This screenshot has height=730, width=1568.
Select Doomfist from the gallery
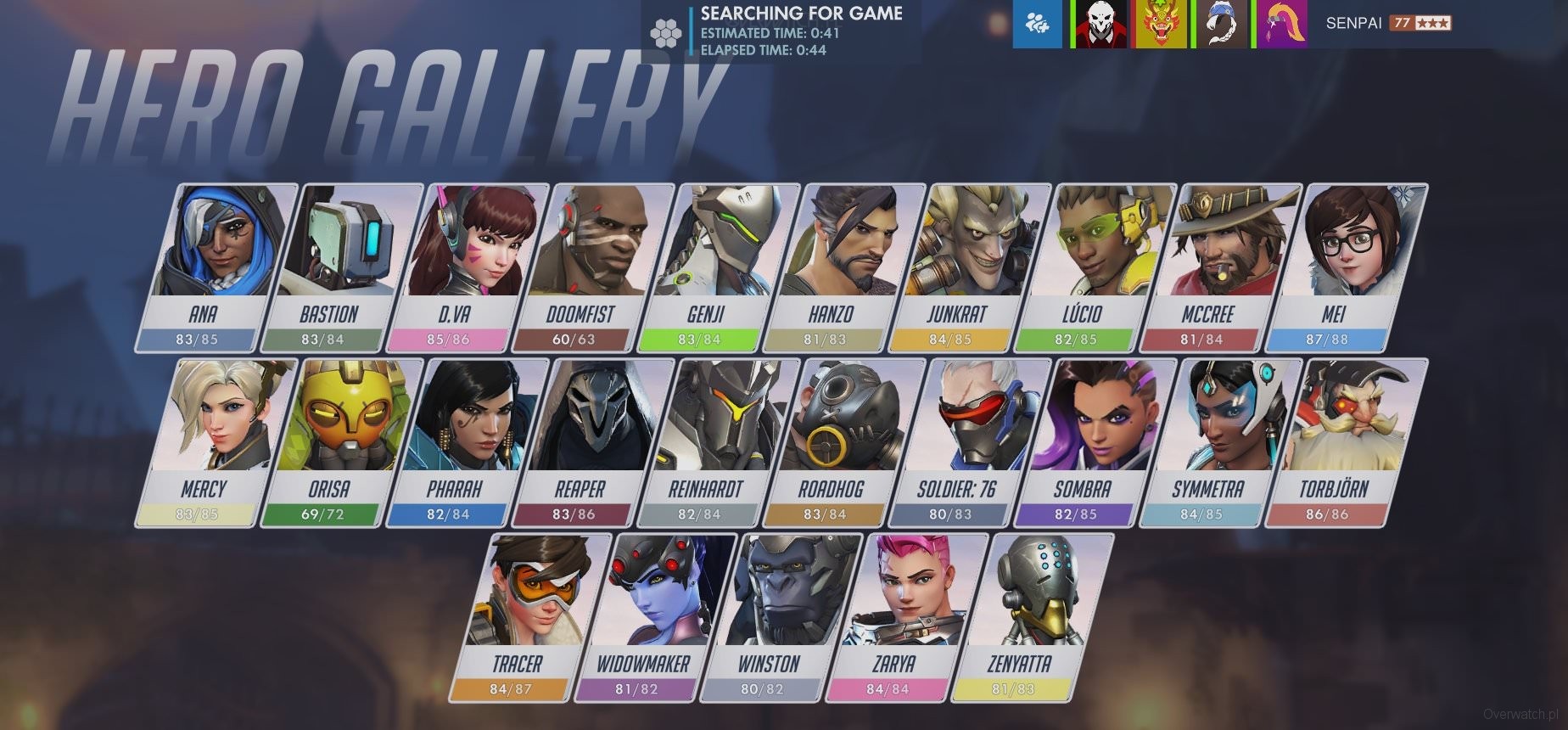(x=593, y=267)
